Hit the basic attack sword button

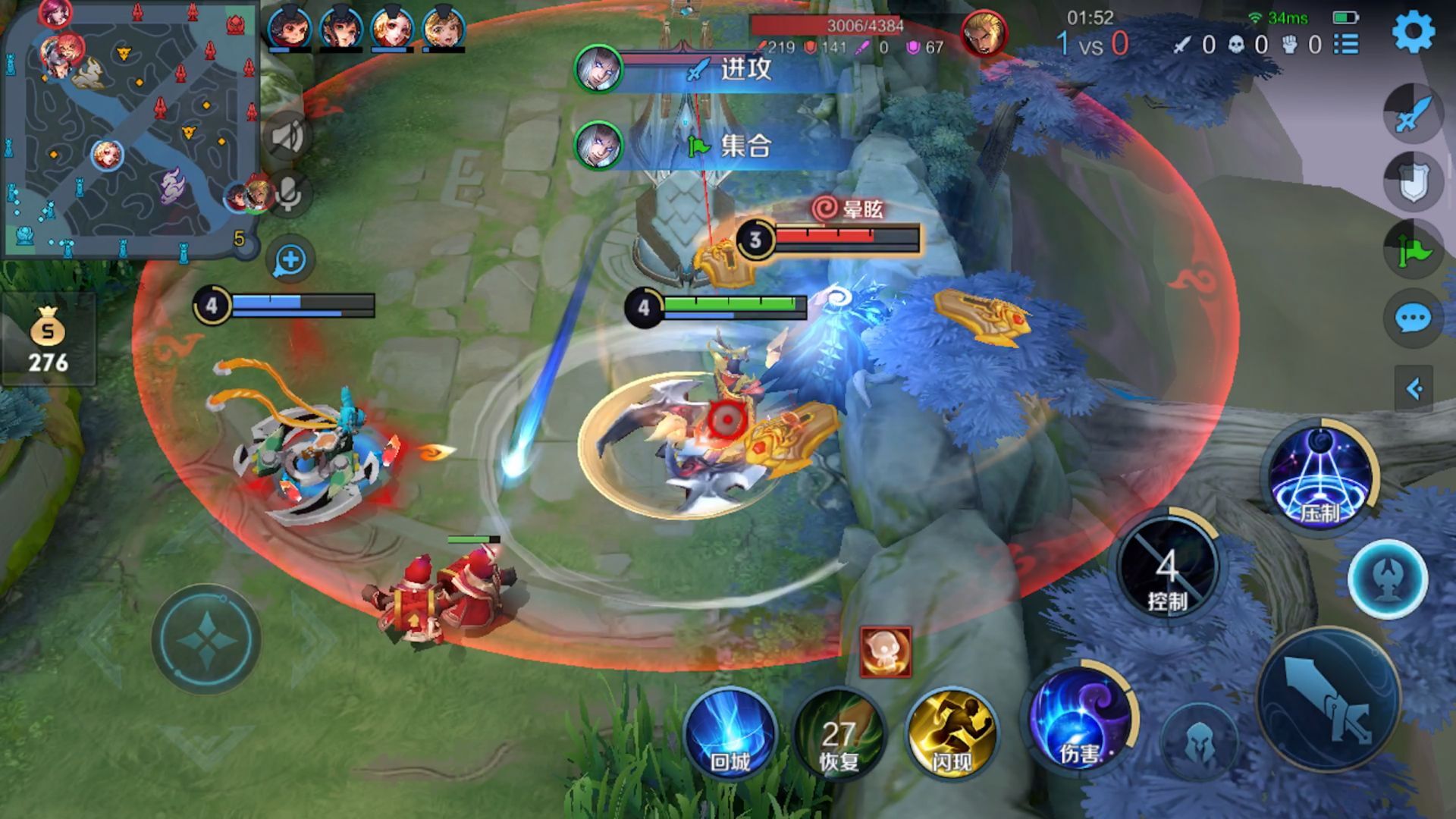(x=1328, y=699)
